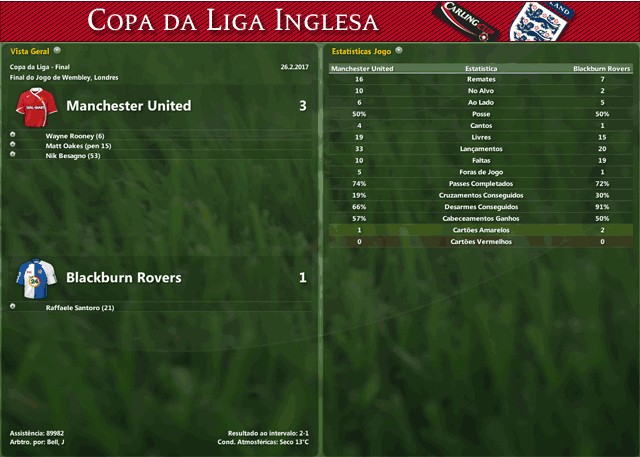640x457 pixels.
Task: Open the Estatísticas Jogo panel selector
Action: click(x=399, y=49)
